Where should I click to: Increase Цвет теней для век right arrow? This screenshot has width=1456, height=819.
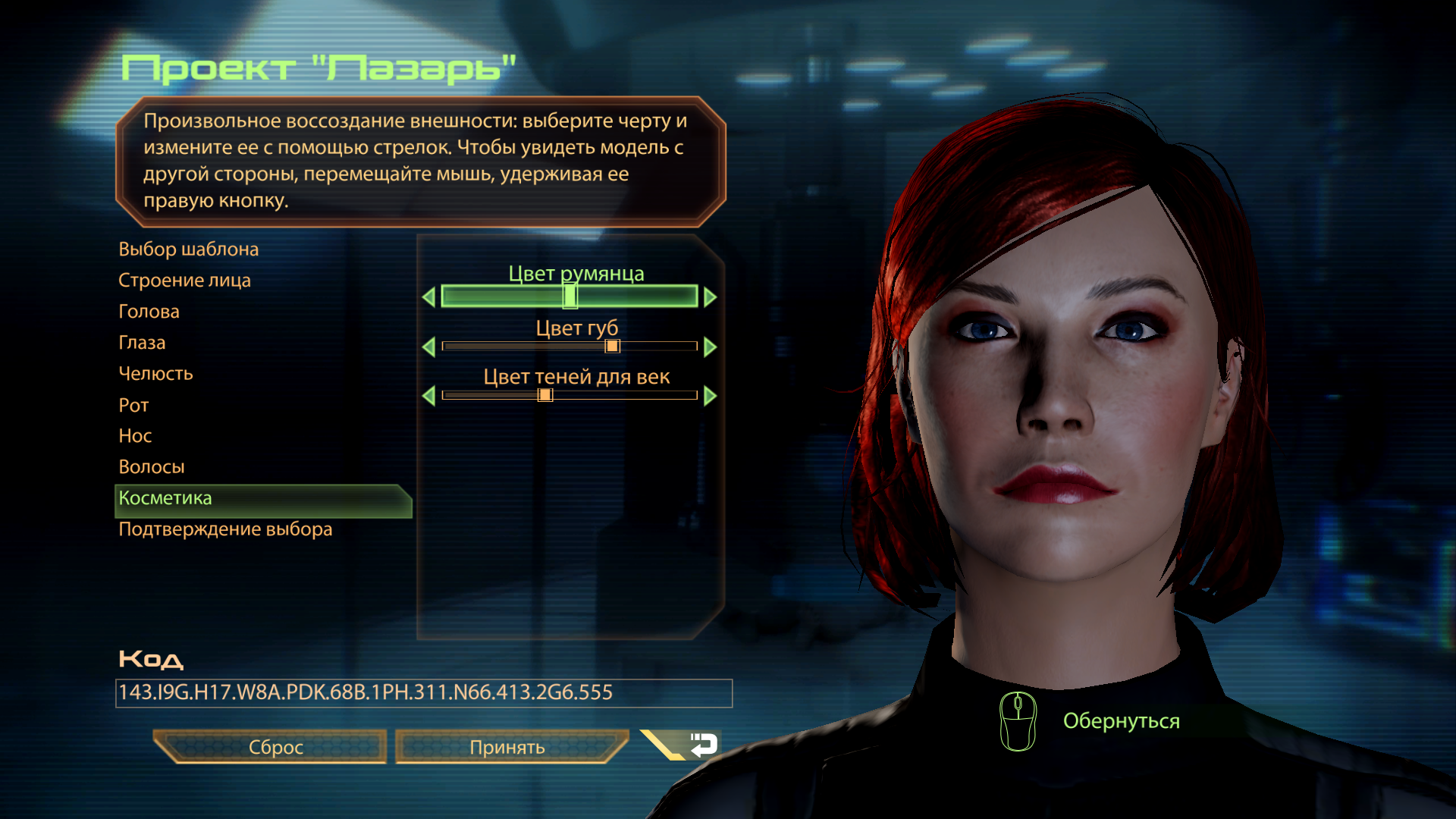[x=711, y=396]
